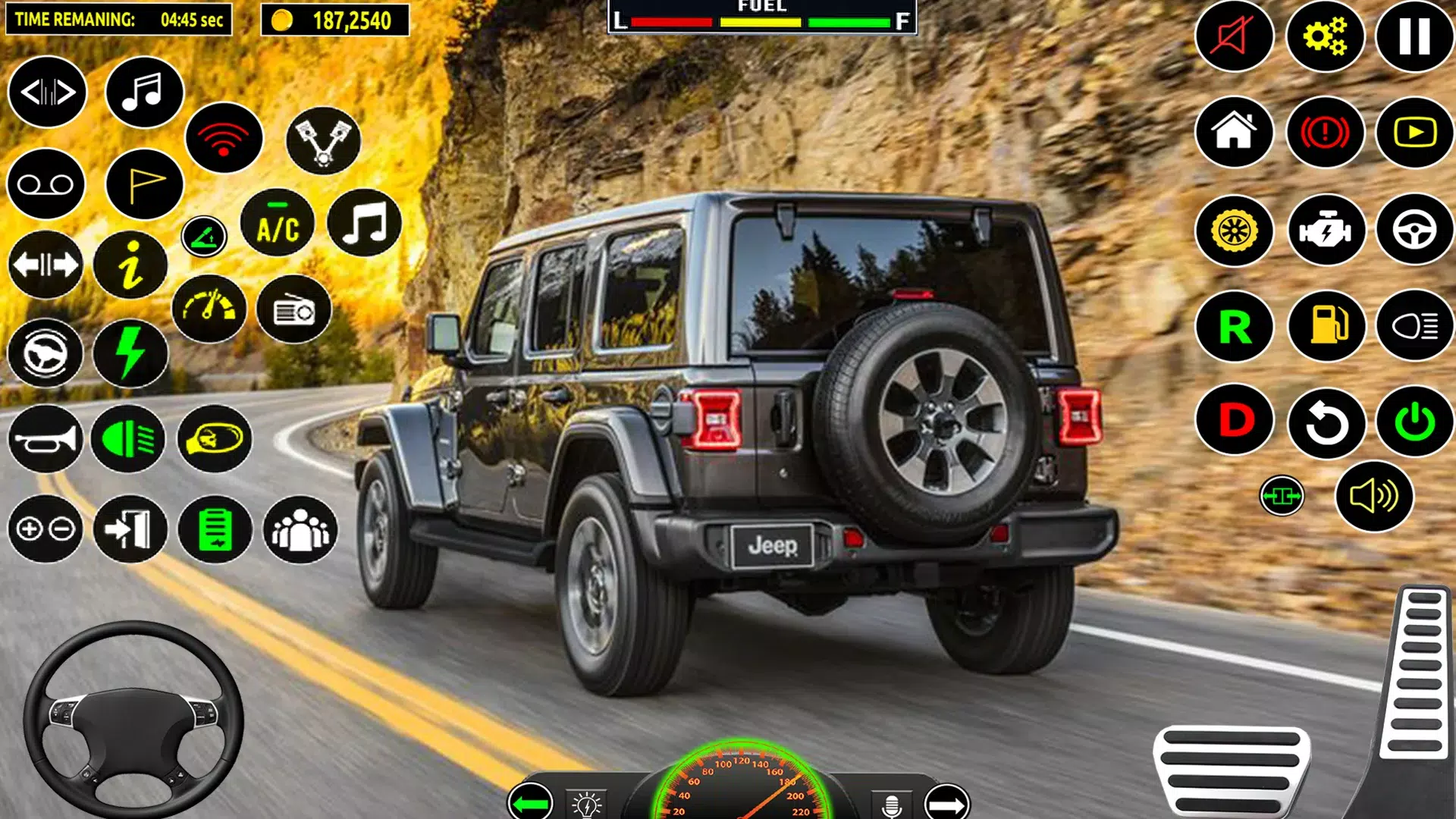Open the yellow video play button
This screenshot has width=1456, height=819.
point(1414,133)
